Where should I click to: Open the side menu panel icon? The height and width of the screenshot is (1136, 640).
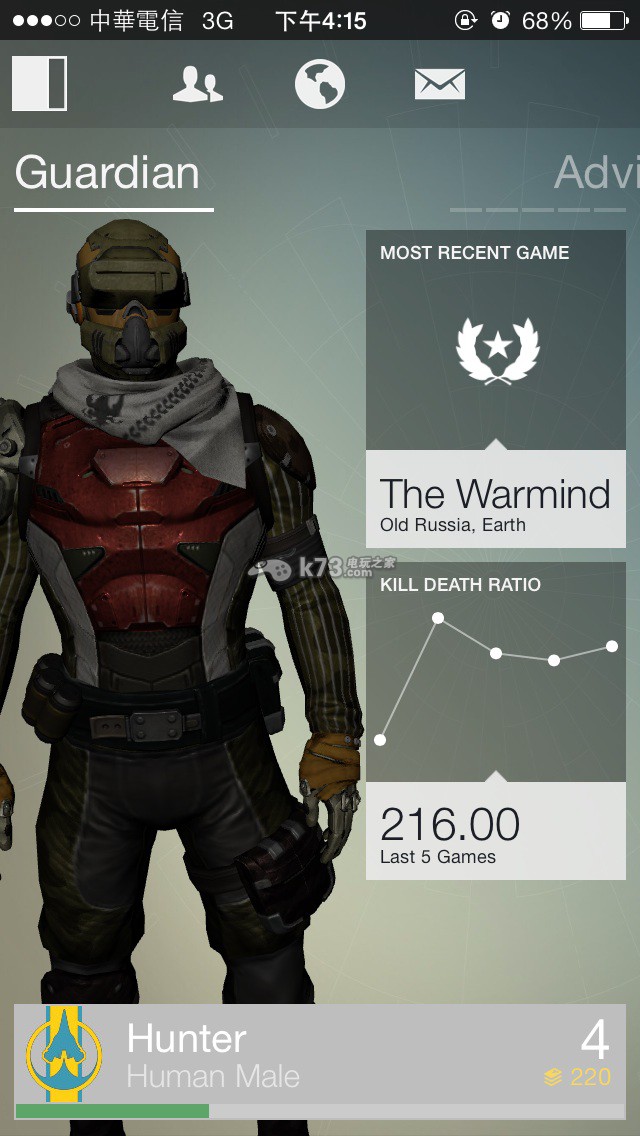(40, 83)
